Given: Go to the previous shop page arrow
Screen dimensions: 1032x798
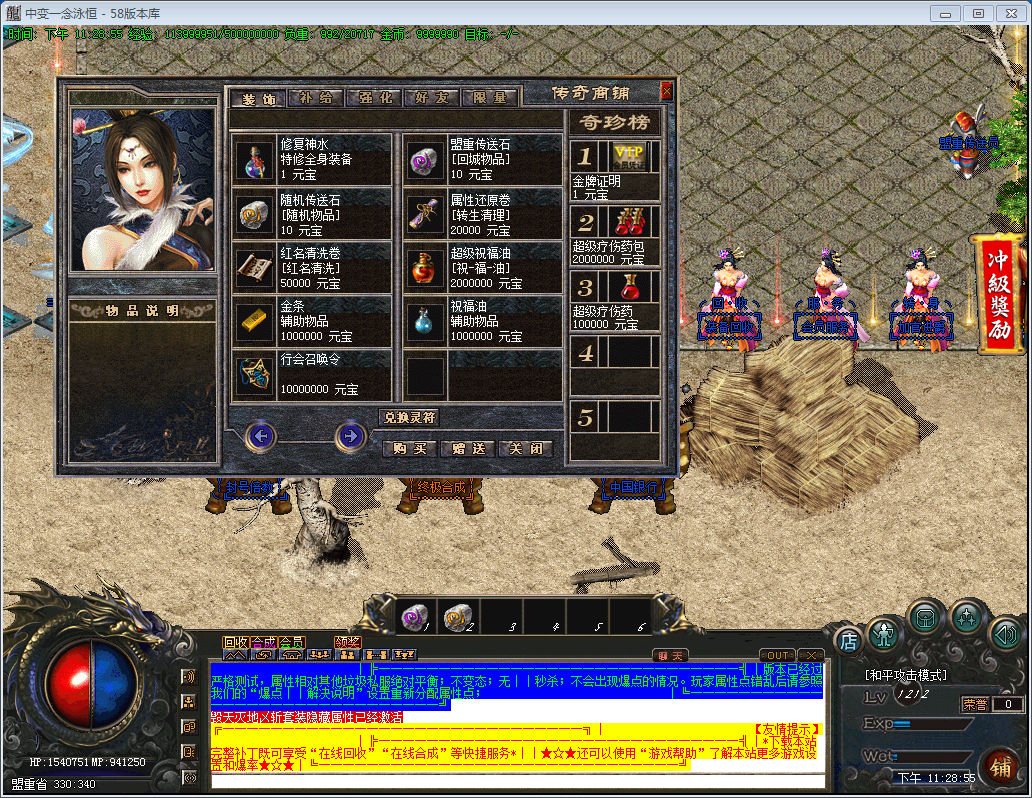Looking at the screenshot, I should [x=261, y=436].
